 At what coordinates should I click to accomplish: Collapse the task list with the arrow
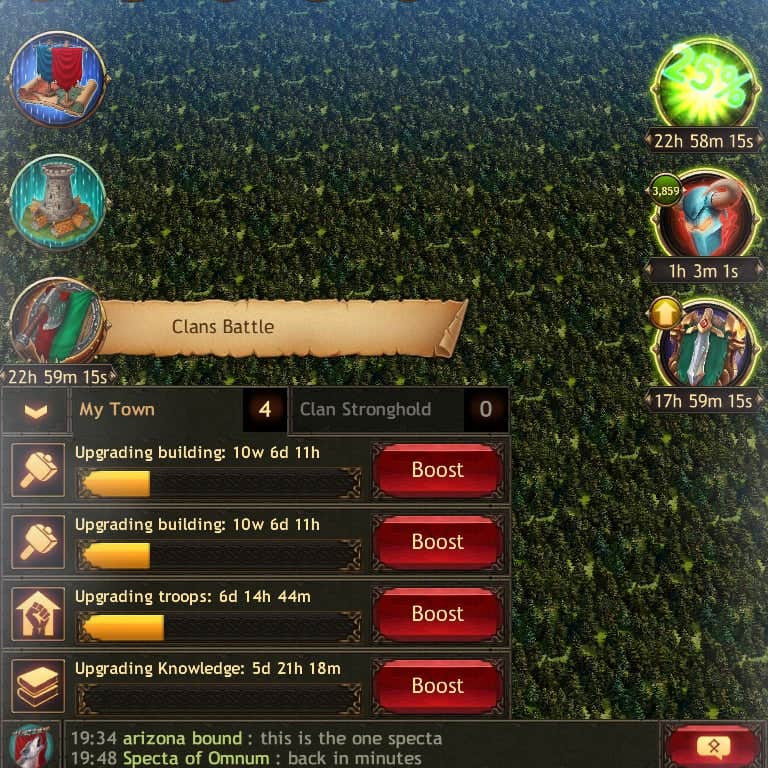(x=36, y=411)
